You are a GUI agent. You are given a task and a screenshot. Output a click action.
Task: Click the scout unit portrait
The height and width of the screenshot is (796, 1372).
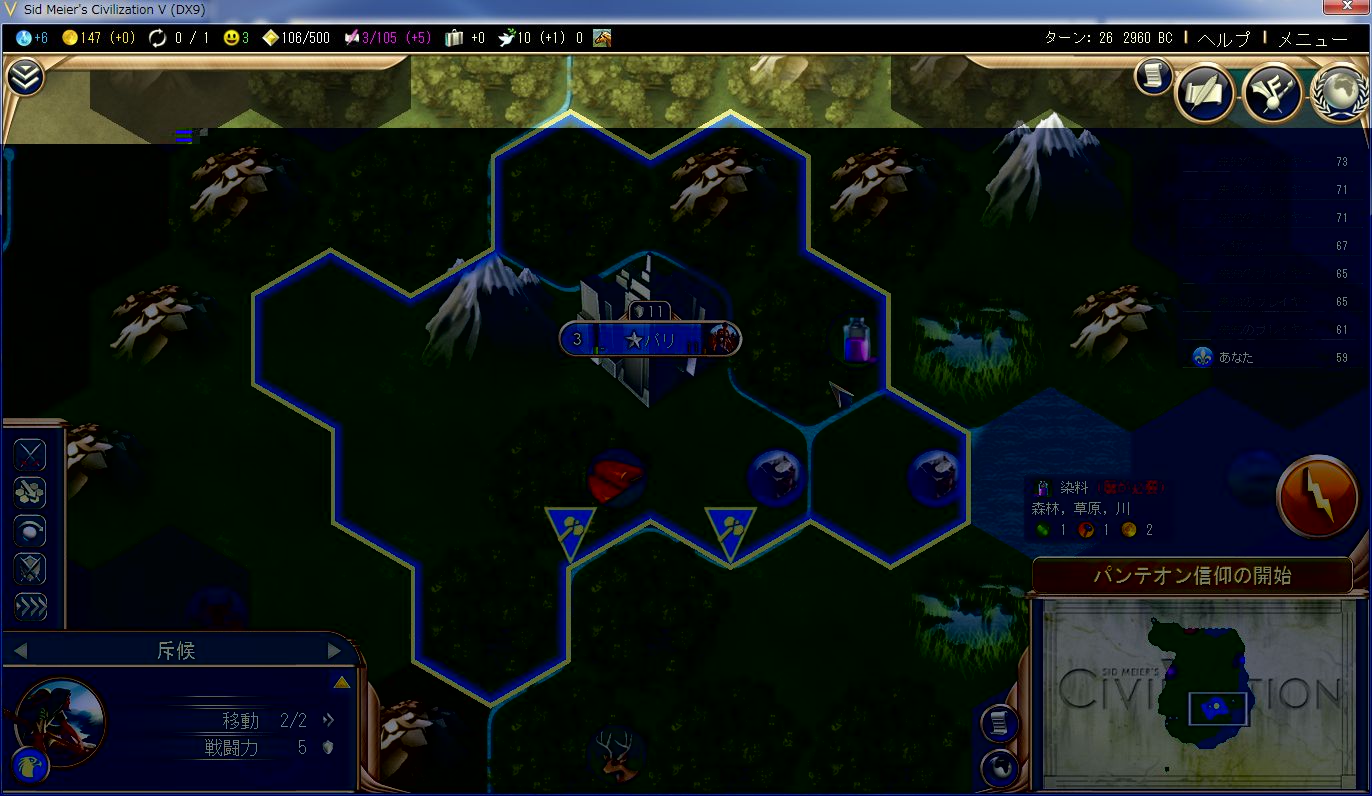tap(60, 722)
